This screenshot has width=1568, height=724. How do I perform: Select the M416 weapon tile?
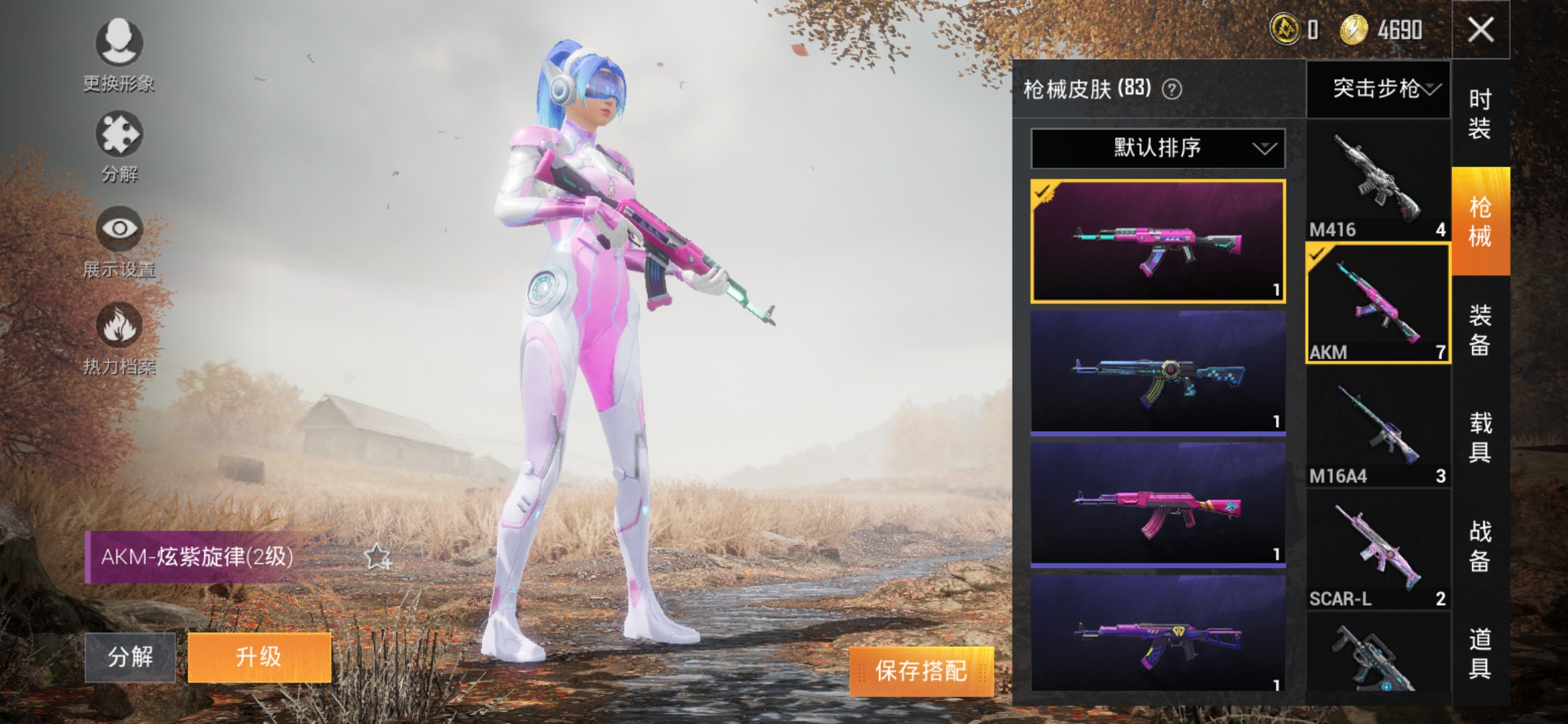point(1378,181)
